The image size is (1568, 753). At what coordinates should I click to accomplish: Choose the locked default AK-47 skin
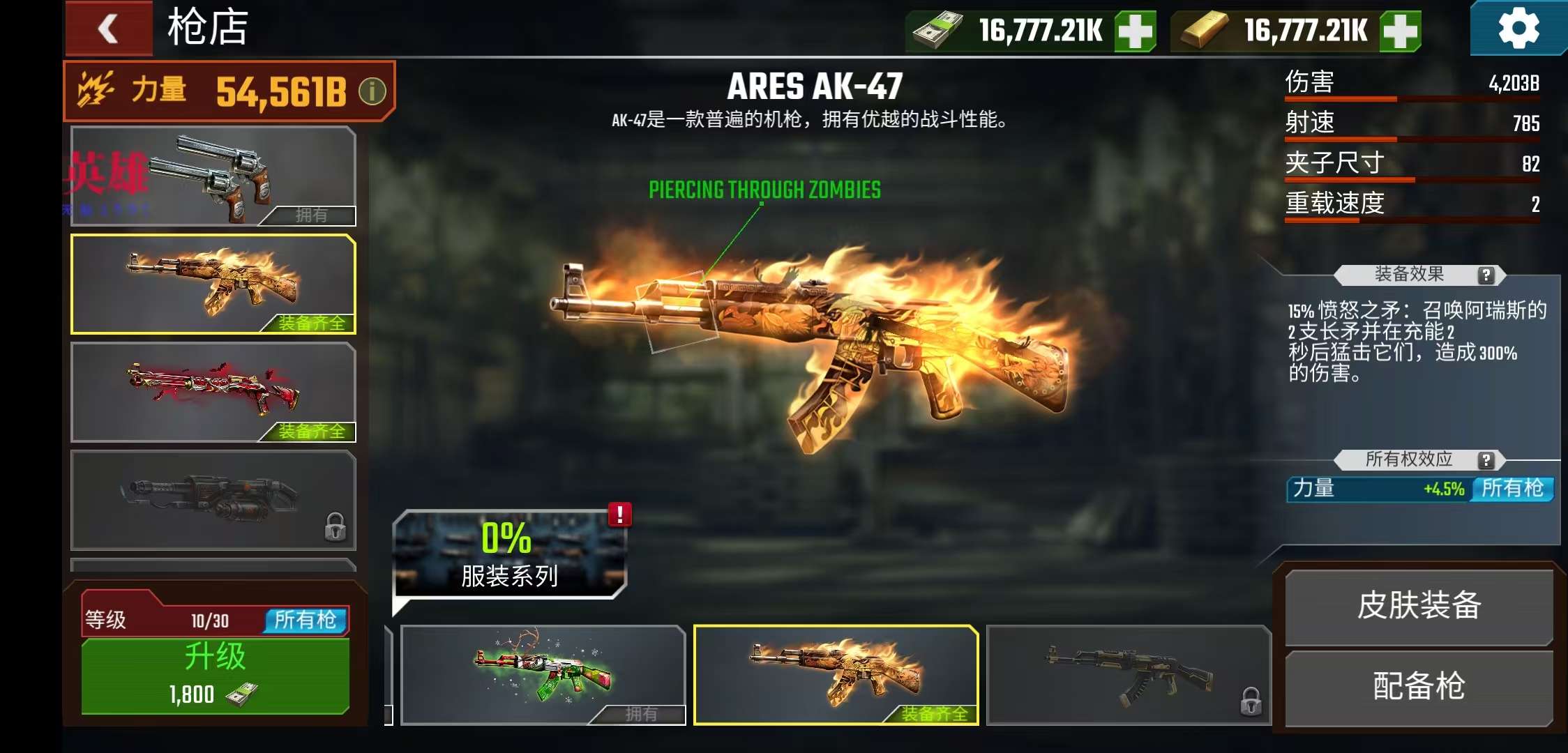click(x=1129, y=674)
